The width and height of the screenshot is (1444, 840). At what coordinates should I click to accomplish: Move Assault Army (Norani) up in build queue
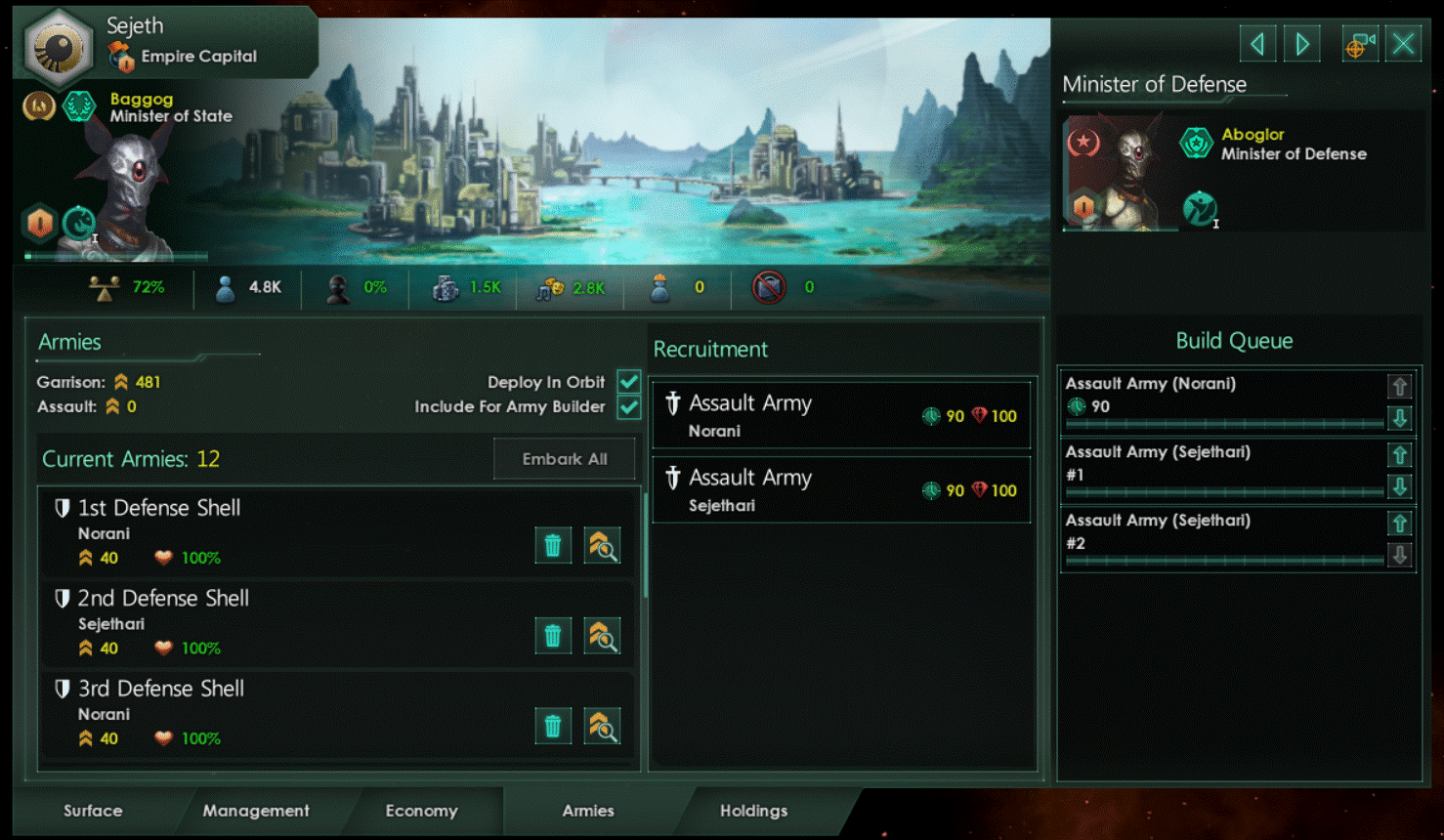(x=1399, y=386)
